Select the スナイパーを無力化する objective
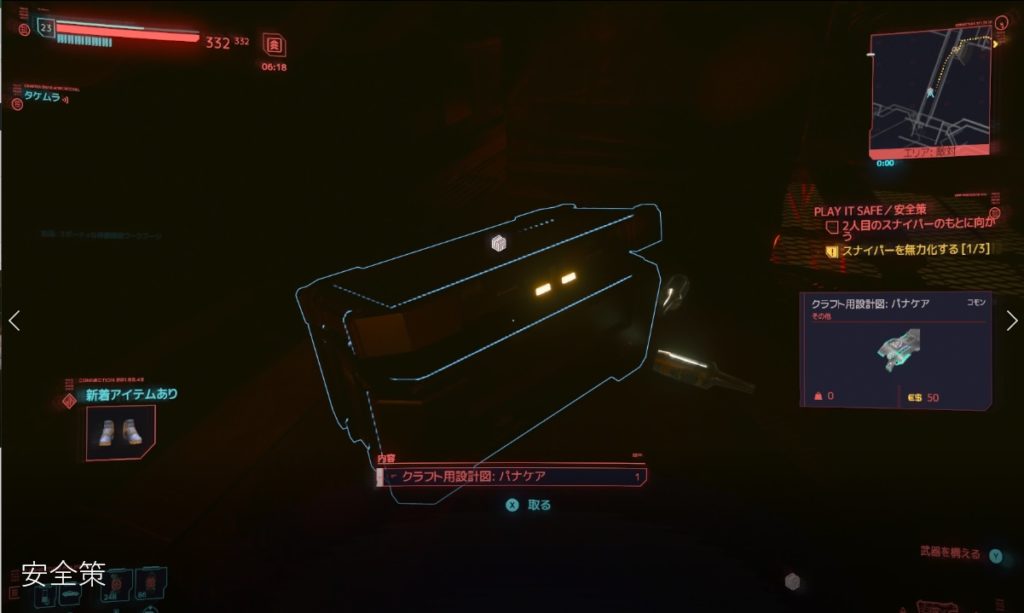1024x613 pixels. [x=903, y=249]
